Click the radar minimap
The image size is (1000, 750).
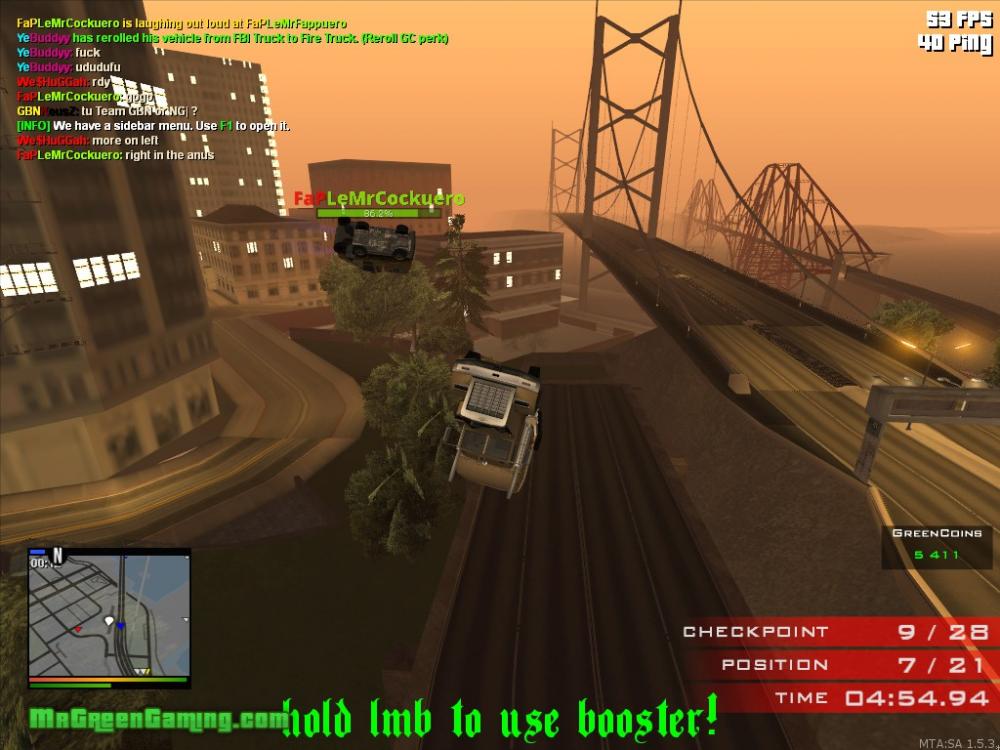(108, 617)
